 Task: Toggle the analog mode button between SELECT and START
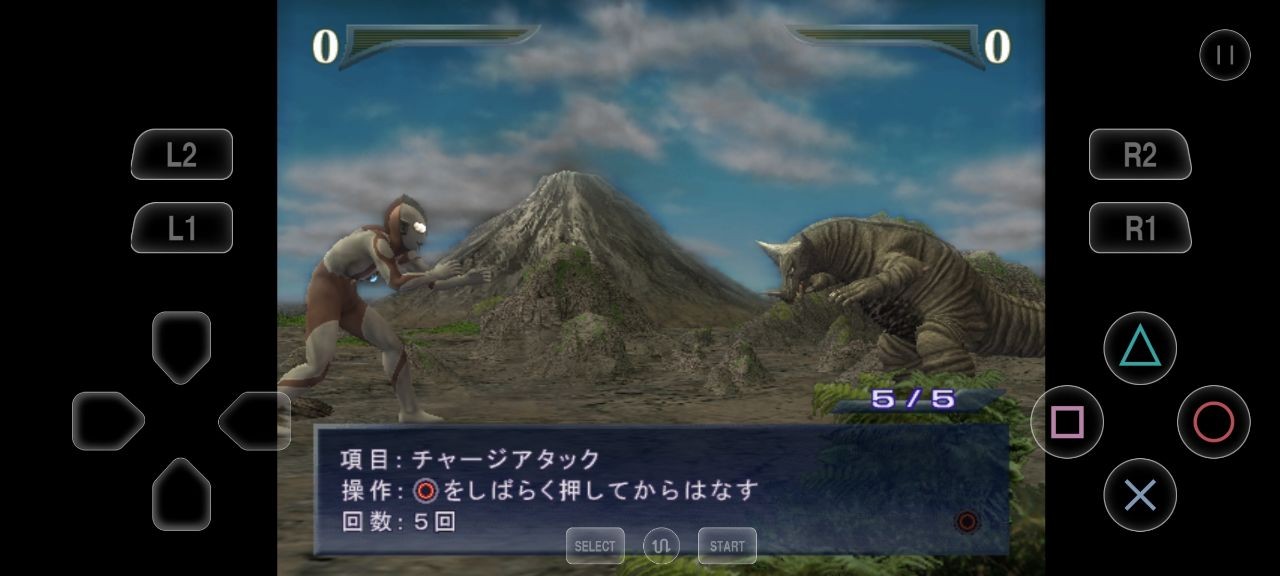[x=661, y=546]
